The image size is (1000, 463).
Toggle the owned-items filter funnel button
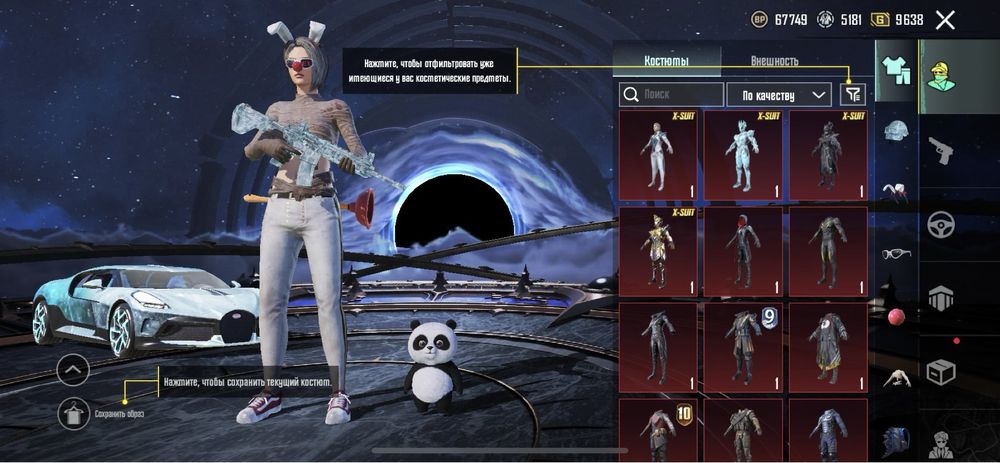pyautogui.click(x=852, y=95)
